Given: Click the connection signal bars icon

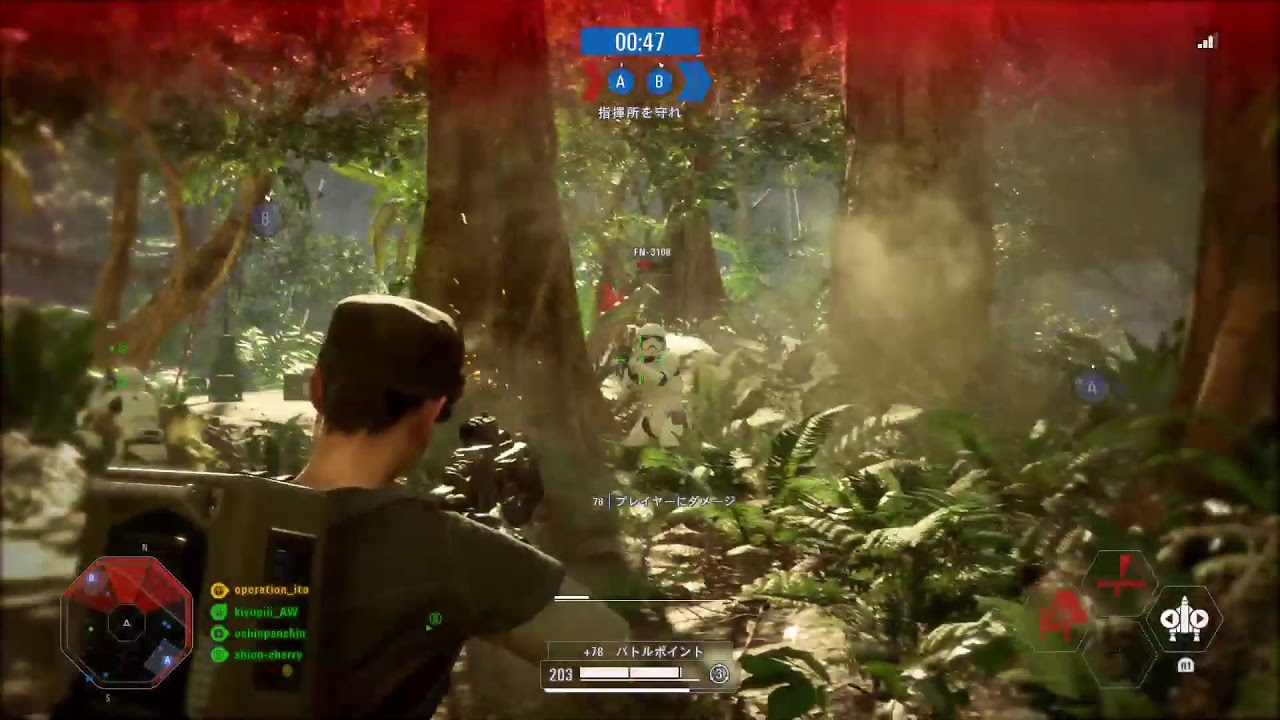Looking at the screenshot, I should tap(1206, 42).
